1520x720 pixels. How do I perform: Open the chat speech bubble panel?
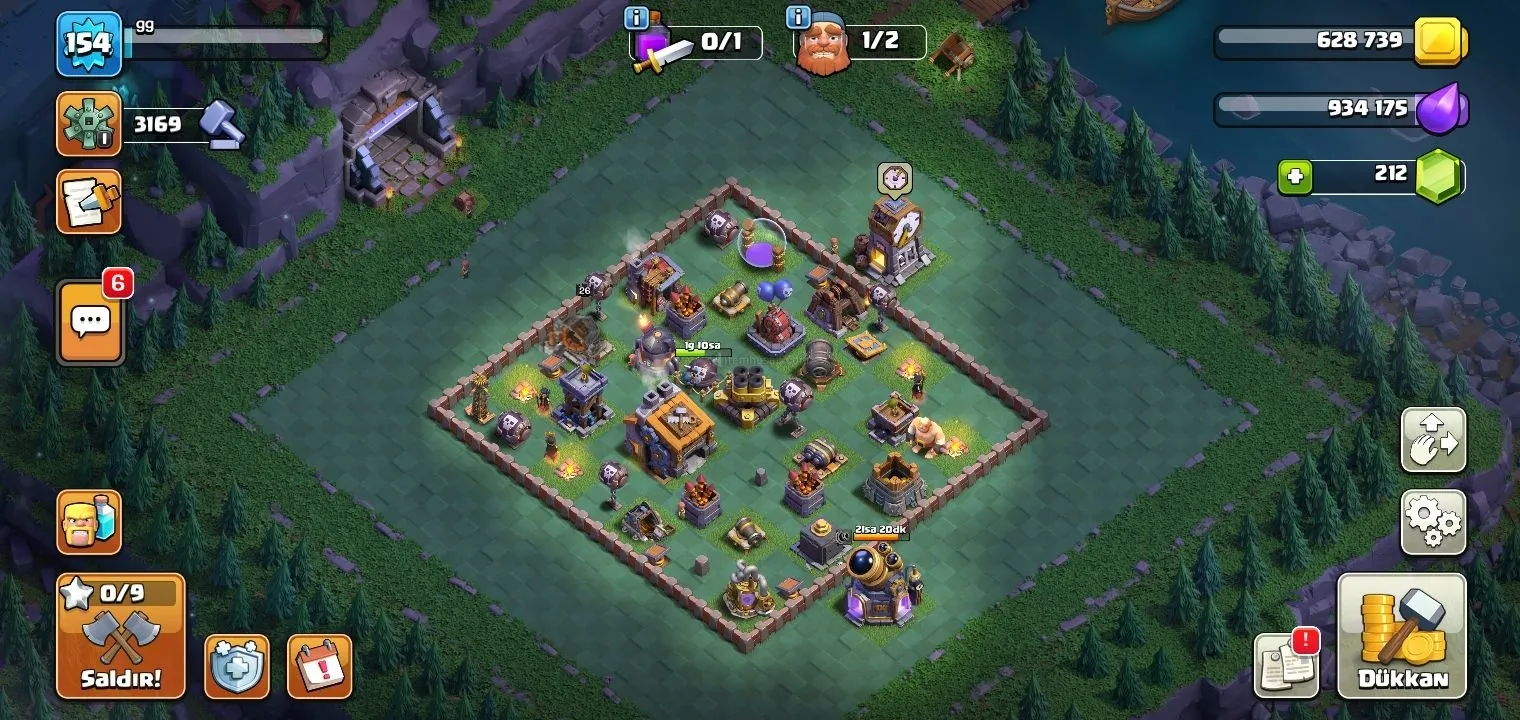coord(91,323)
